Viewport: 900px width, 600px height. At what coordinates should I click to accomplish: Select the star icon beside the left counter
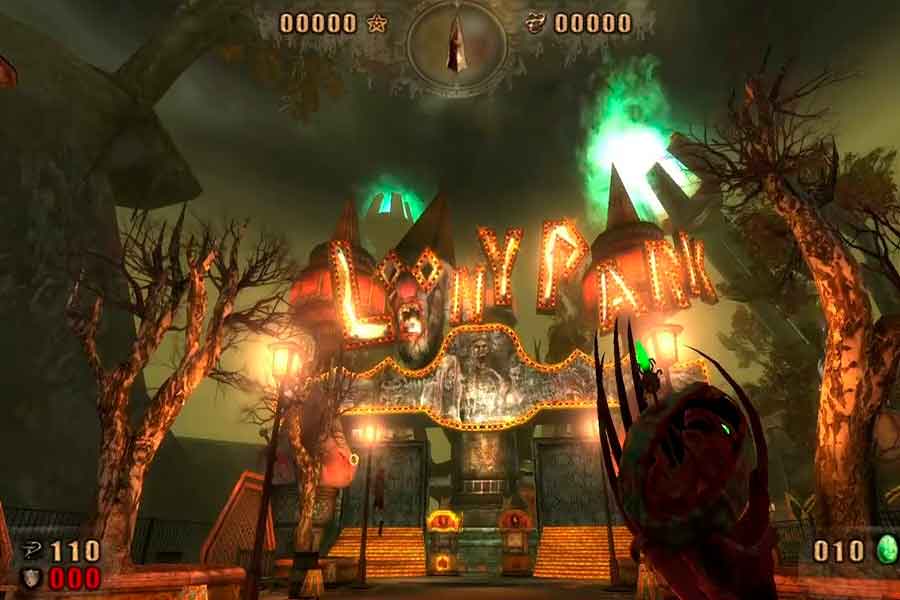[x=376, y=23]
